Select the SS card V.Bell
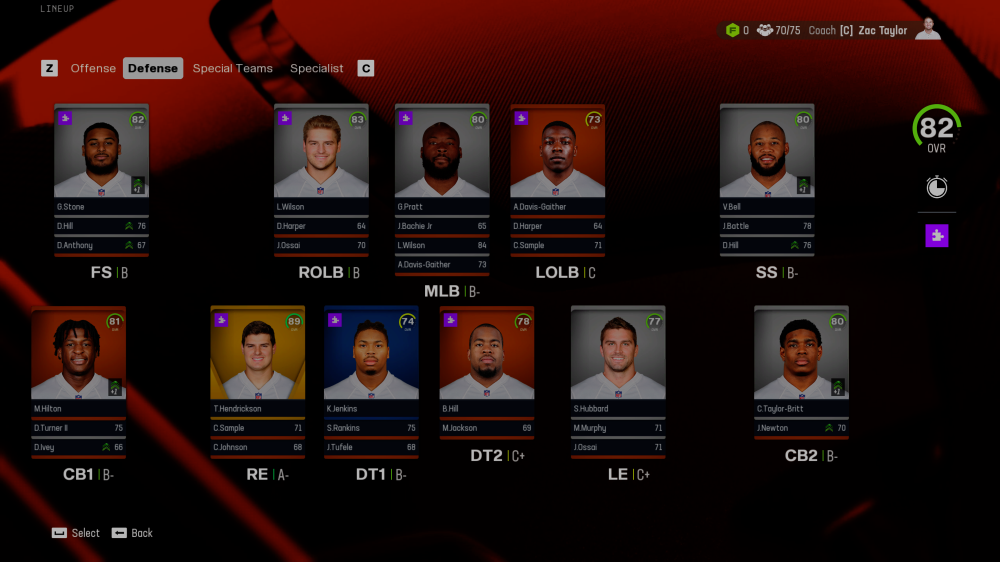Image resolution: width=1000 pixels, height=562 pixels. (766, 155)
